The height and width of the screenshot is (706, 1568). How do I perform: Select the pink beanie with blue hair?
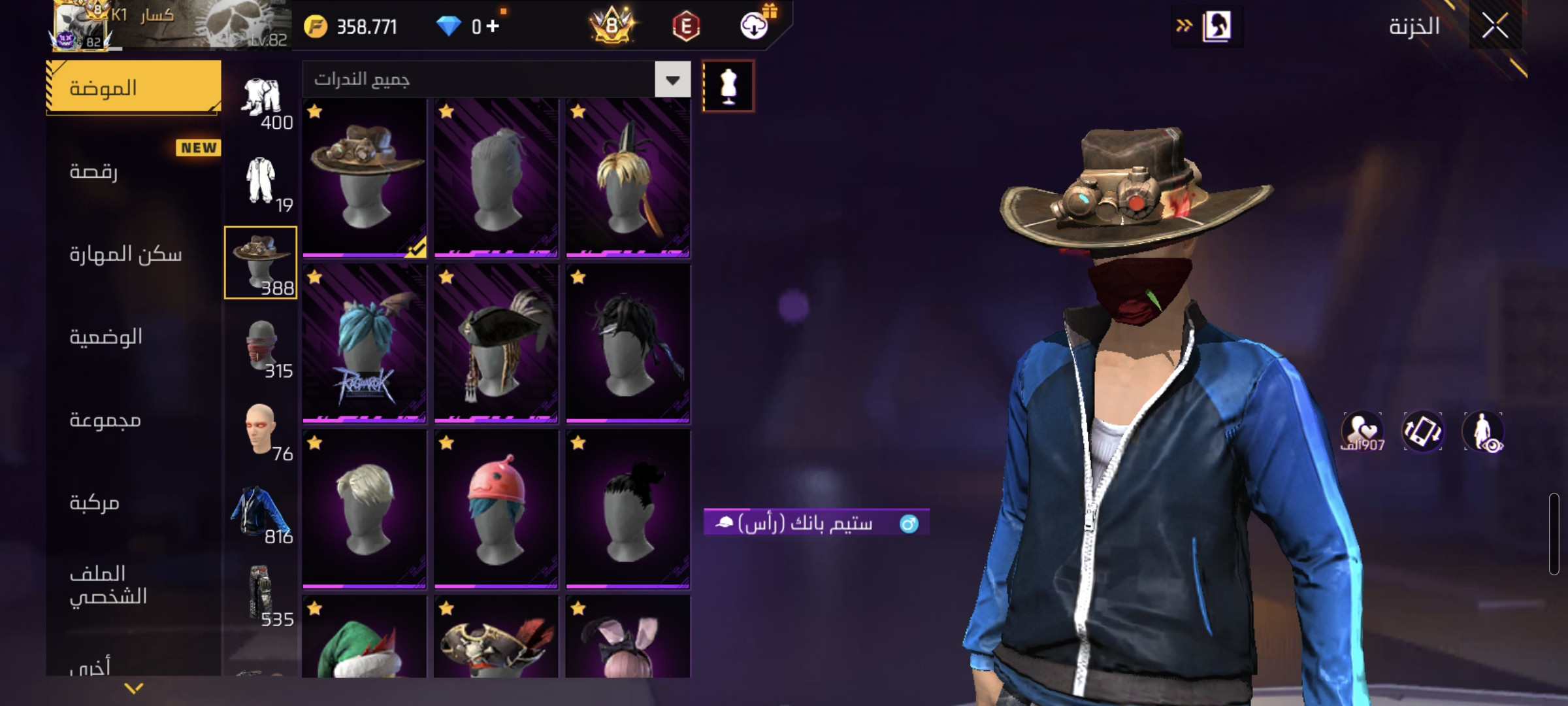[x=497, y=509]
